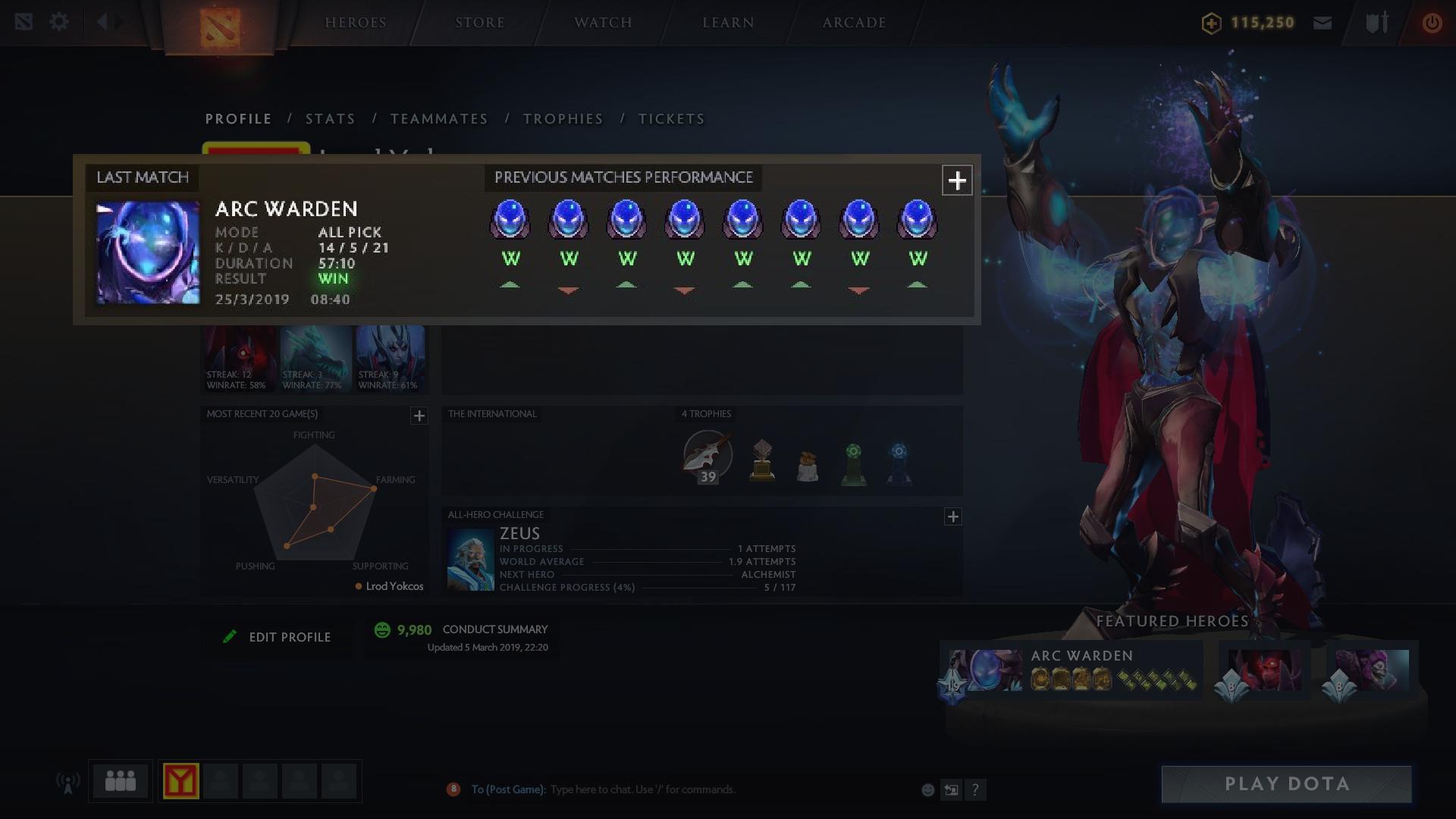Go to the Store
Screen dimensions: 1456x819
tap(480, 23)
